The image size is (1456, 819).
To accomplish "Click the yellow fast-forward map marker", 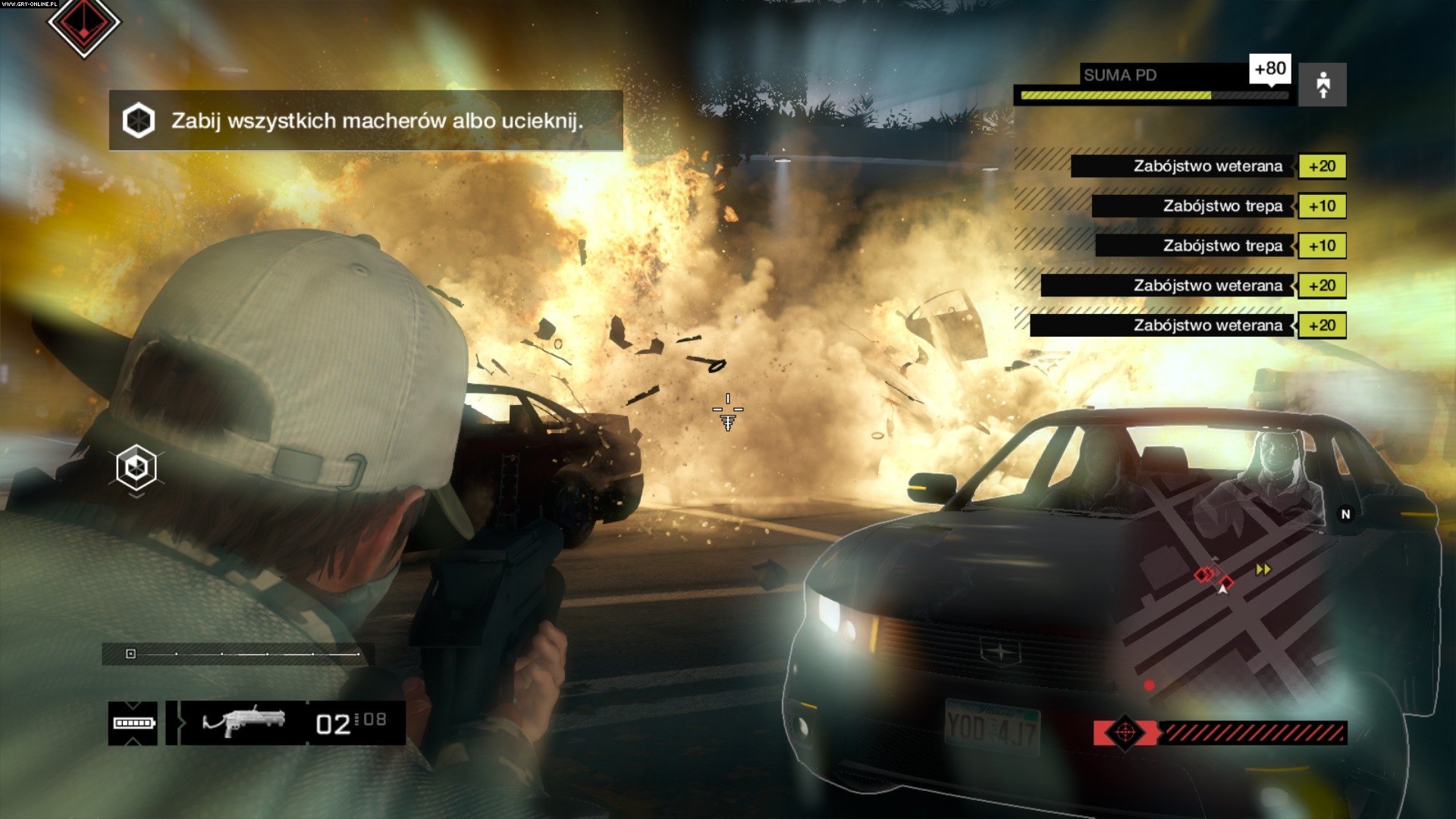I will [1263, 570].
